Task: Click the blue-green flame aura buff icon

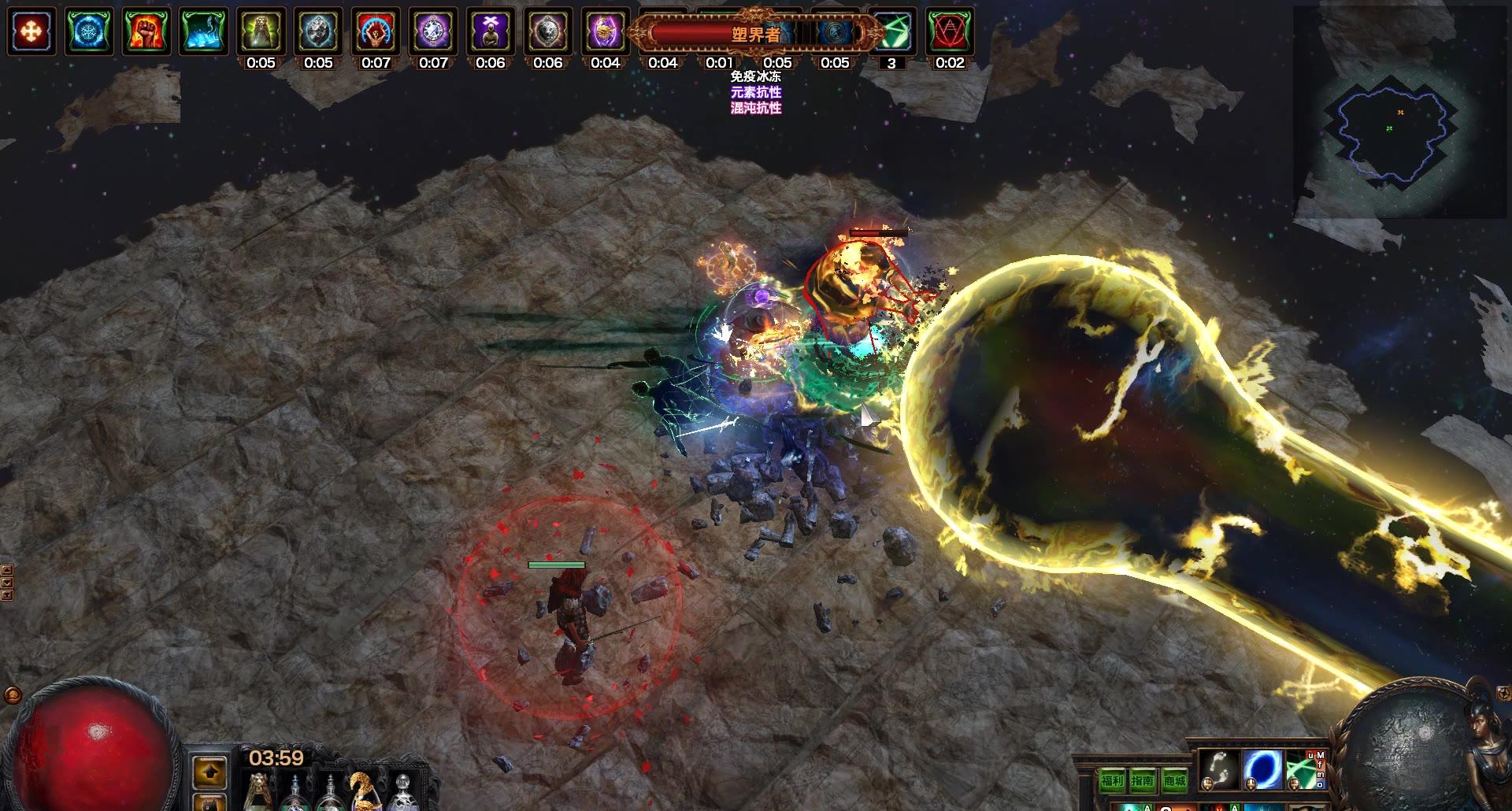Action: click(x=203, y=31)
